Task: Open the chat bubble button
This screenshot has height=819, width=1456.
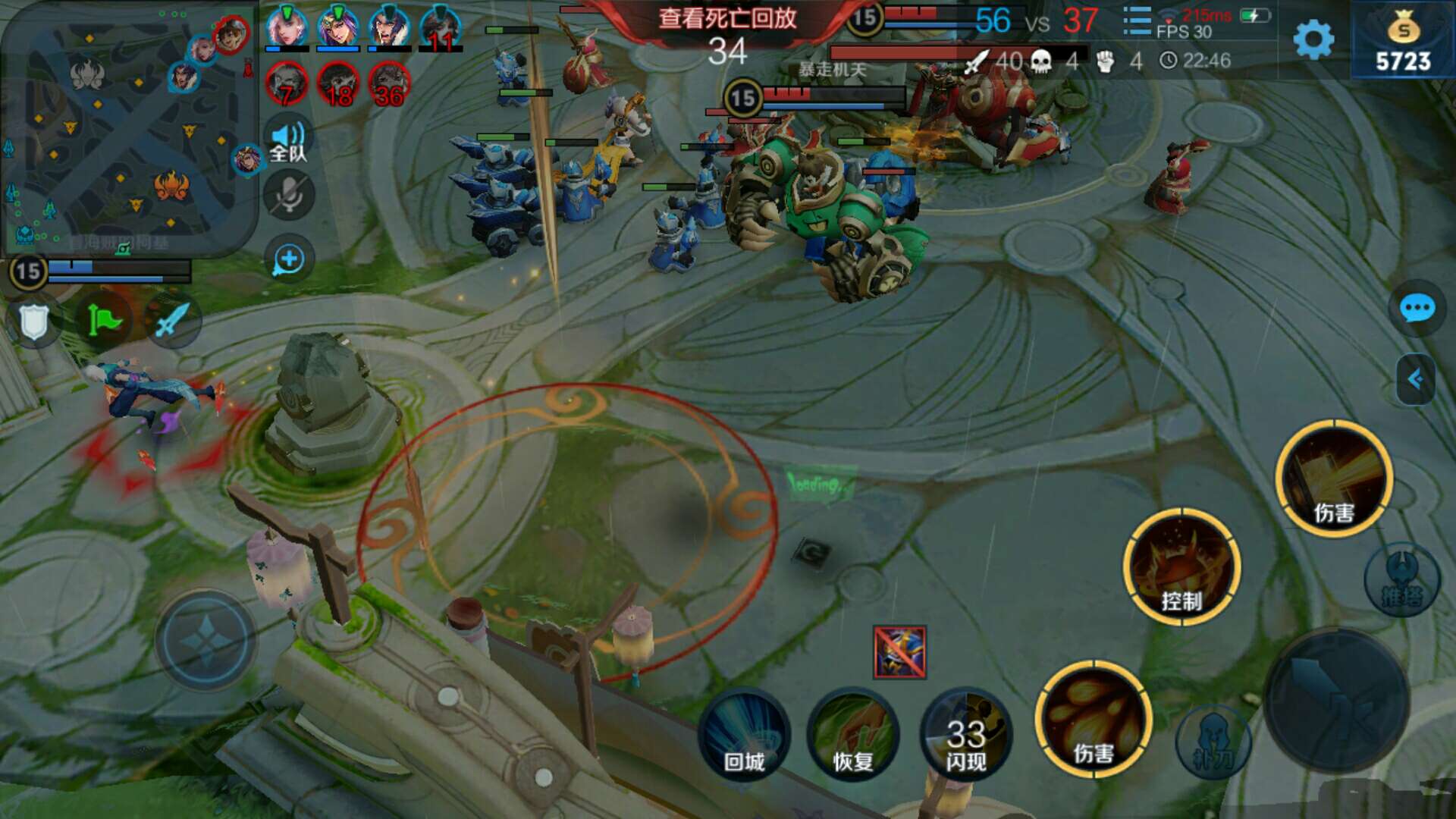Action: click(1416, 309)
